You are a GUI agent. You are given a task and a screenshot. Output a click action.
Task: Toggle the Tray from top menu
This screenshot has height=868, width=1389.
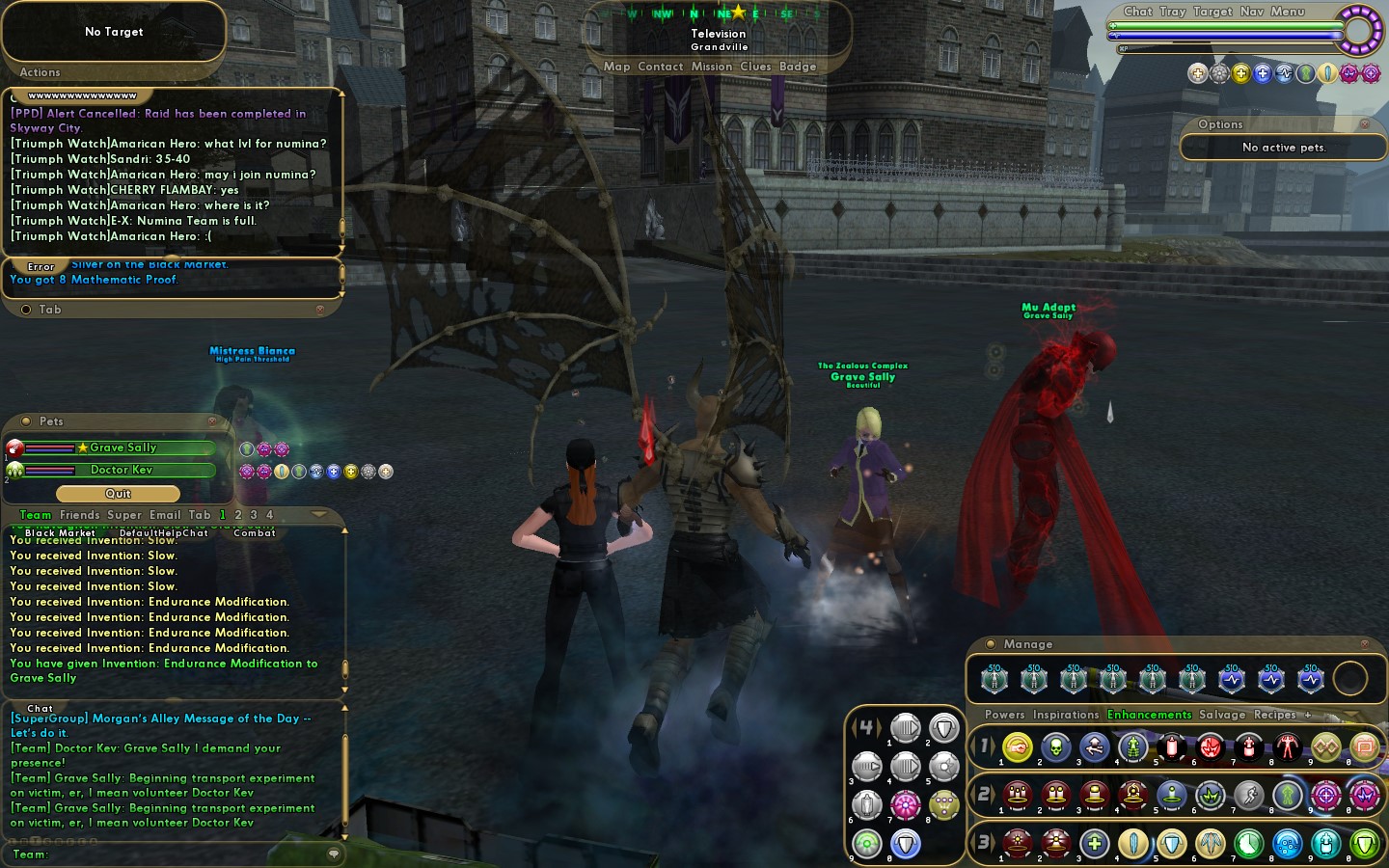1172,12
